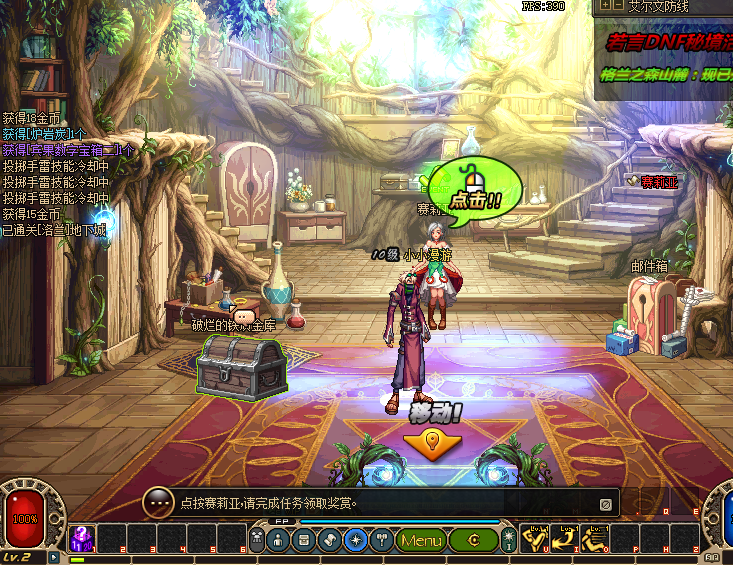Activate the skill icon bound to O
Image resolution: width=733 pixels, height=565 pixels.
point(596,539)
